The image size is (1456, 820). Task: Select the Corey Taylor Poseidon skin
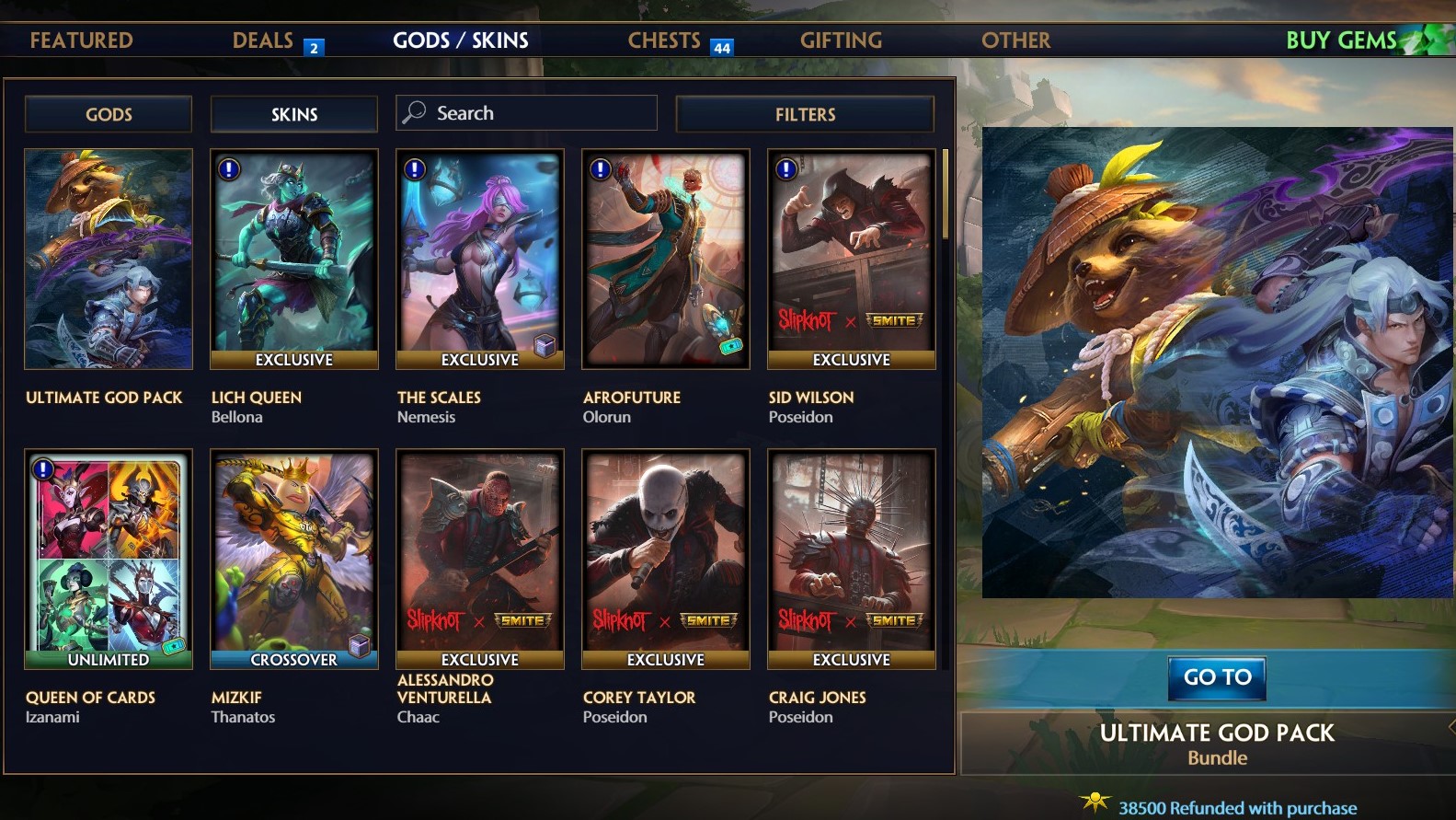pyautogui.click(x=666, y=559)
